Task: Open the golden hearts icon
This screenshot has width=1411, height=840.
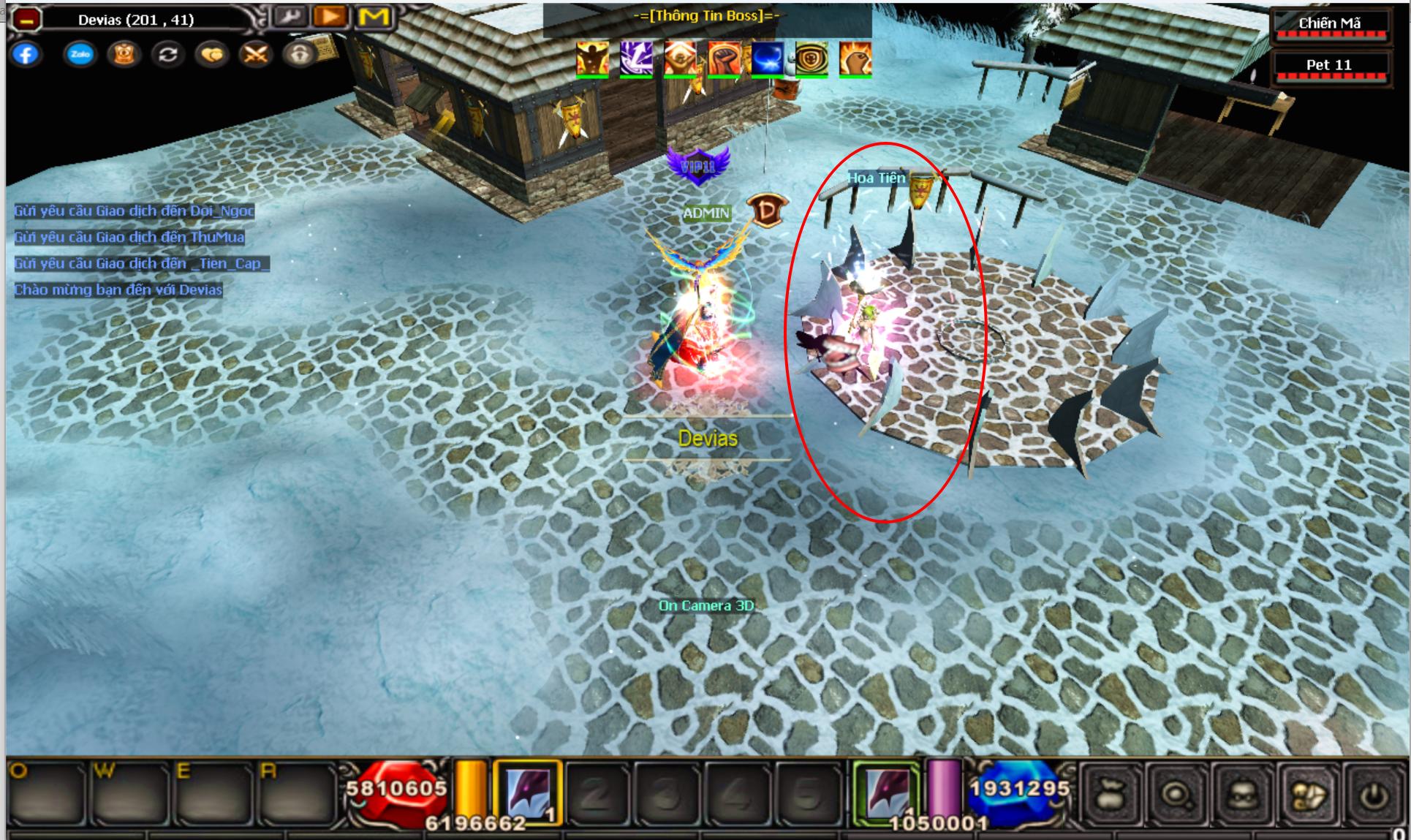Action: tap(211, 55)
